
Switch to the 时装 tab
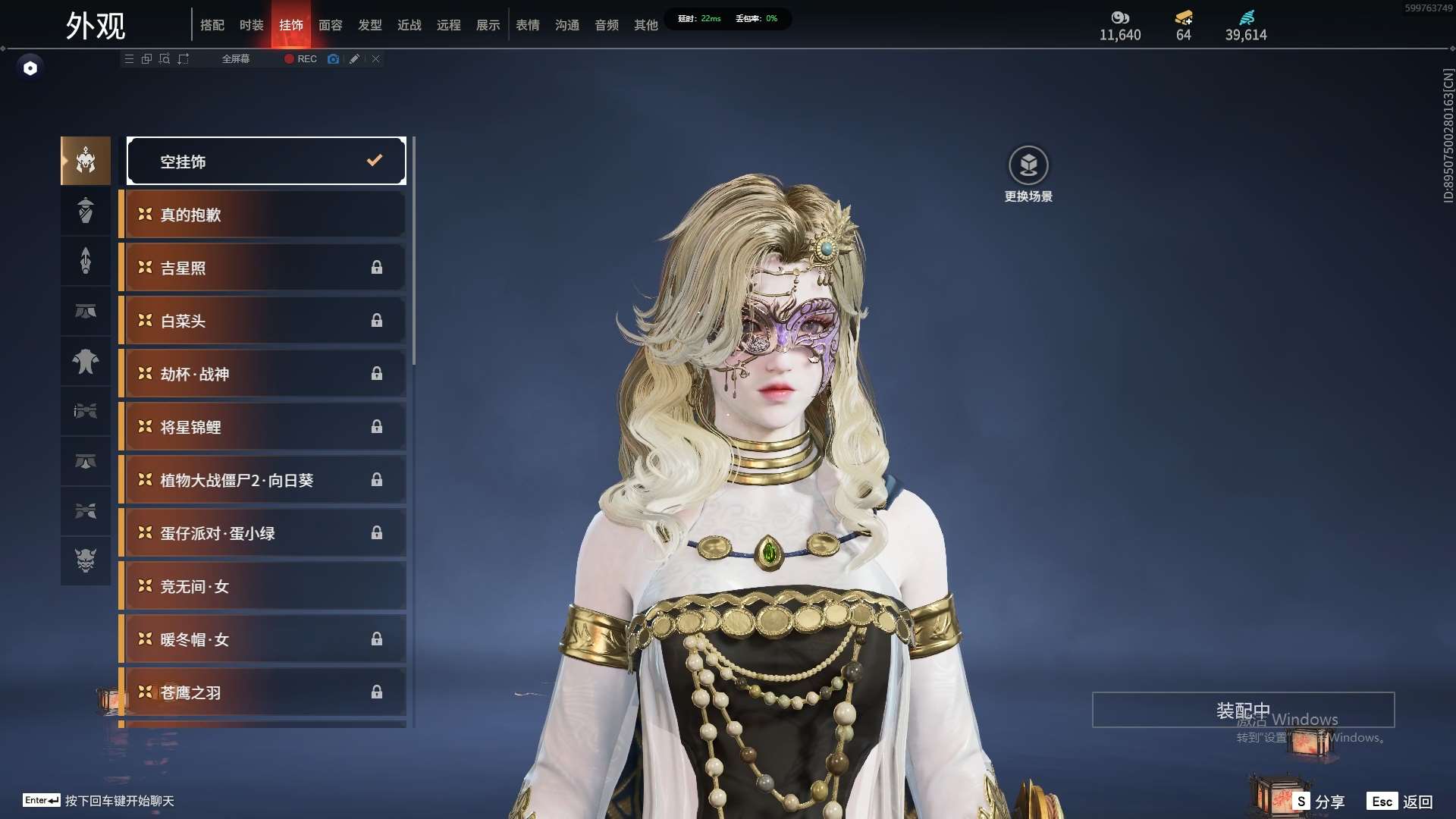pos(251,25)
